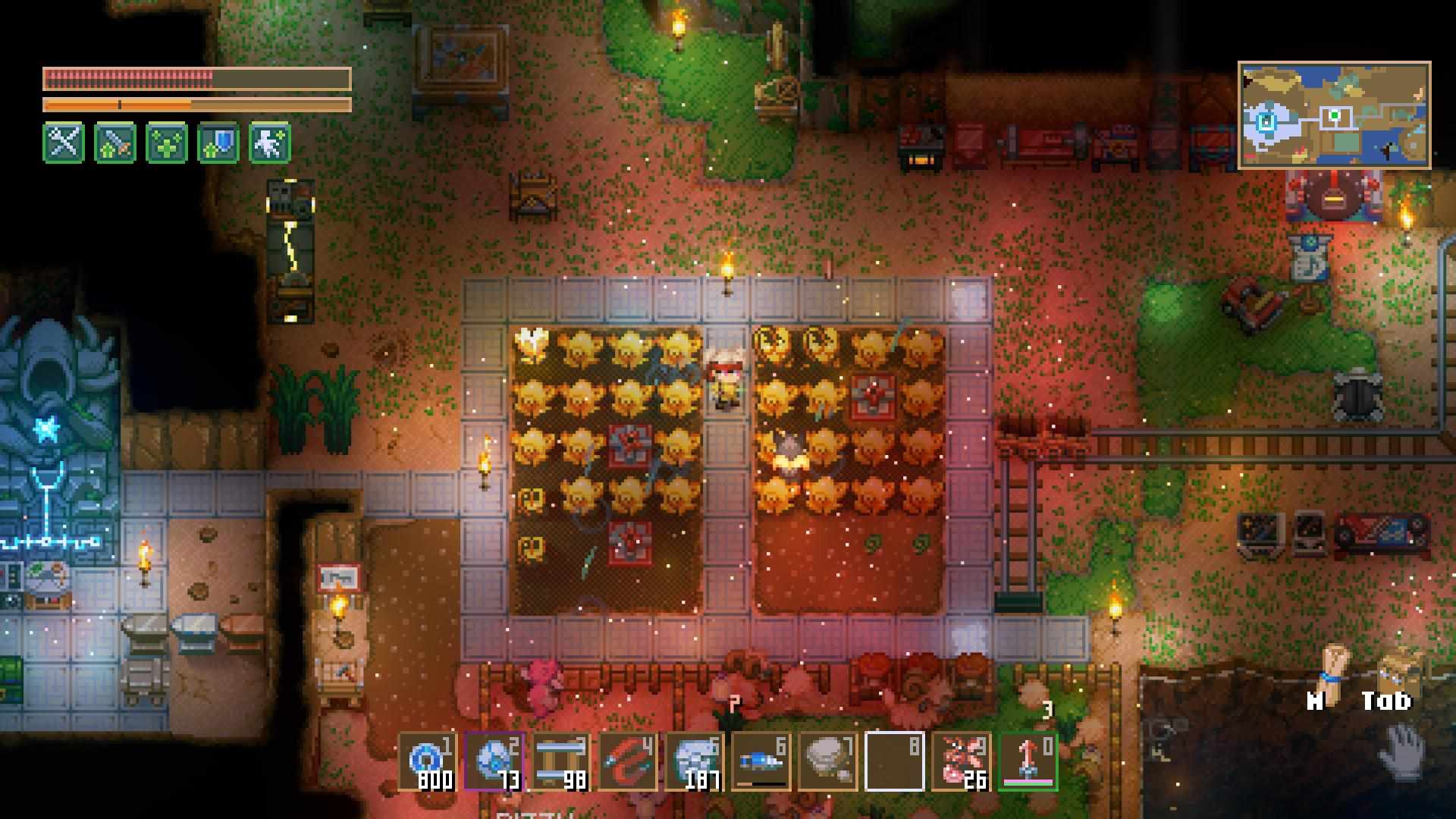The height and width of the screenshot is (819, 1456).
Task: Select the blue ring stack of 800
Action: 427,761
